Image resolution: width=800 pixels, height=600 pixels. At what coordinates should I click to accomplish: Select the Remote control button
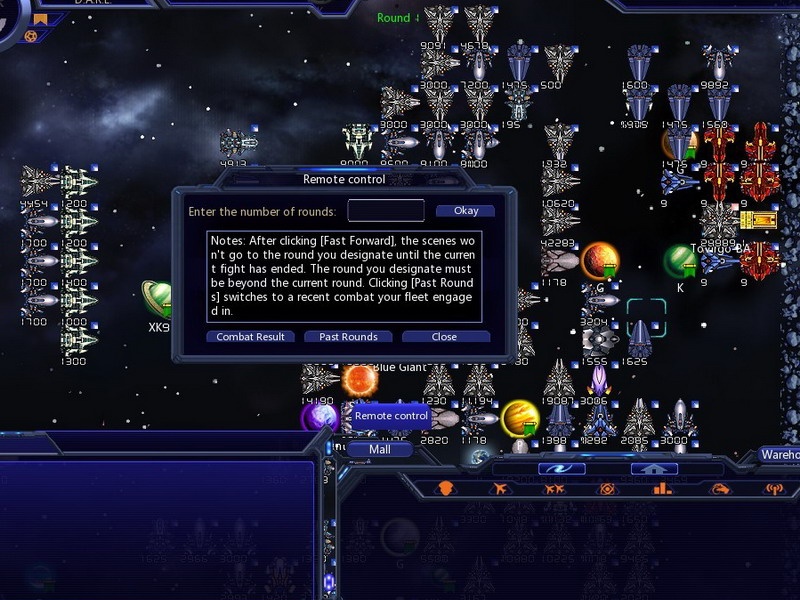click(391, 416)
